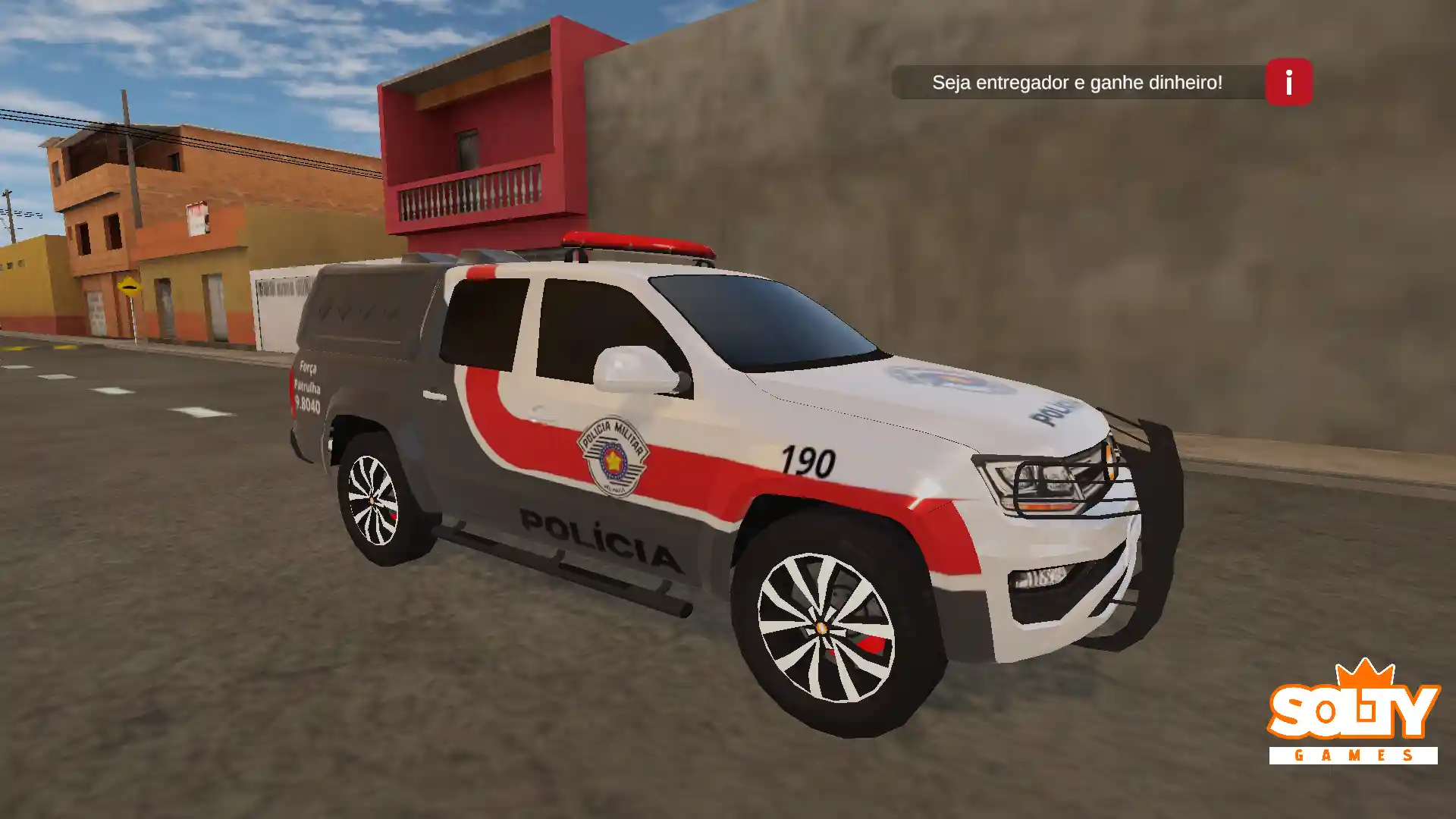Image resolution: width=1456 pixels, height=819 pixels.
Task: Click the rear wheel of the police truck
Action: tap(371, 500)
